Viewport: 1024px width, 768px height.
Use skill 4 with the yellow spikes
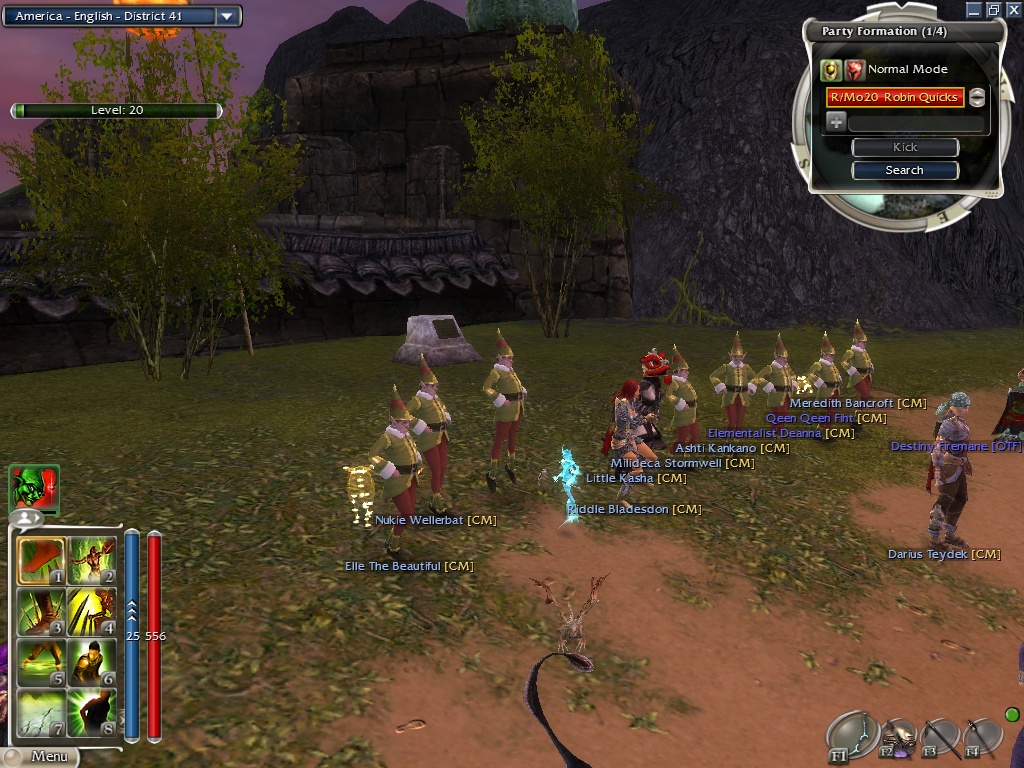coord(91,612)
